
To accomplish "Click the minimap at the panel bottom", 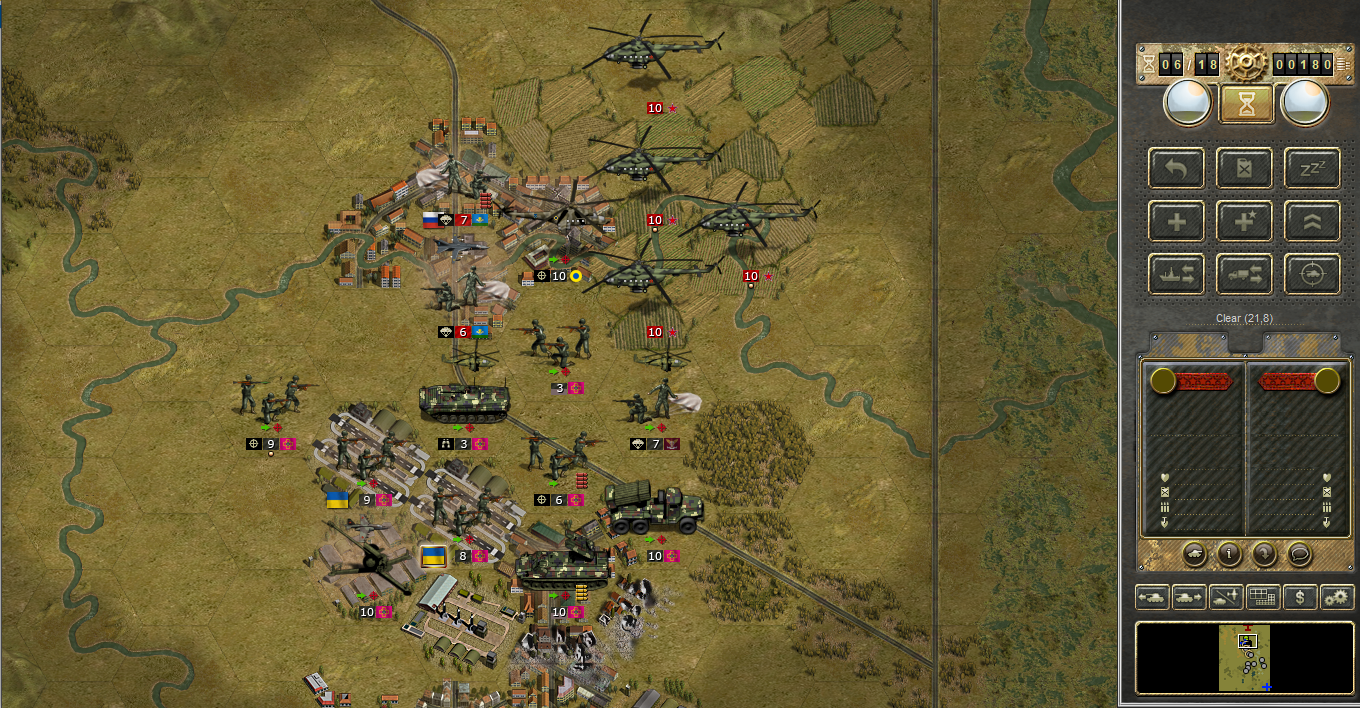I will [1245, 657].
